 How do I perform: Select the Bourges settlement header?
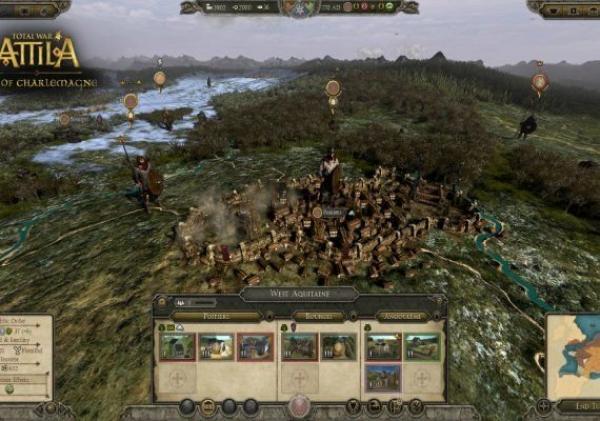(318, 317)
